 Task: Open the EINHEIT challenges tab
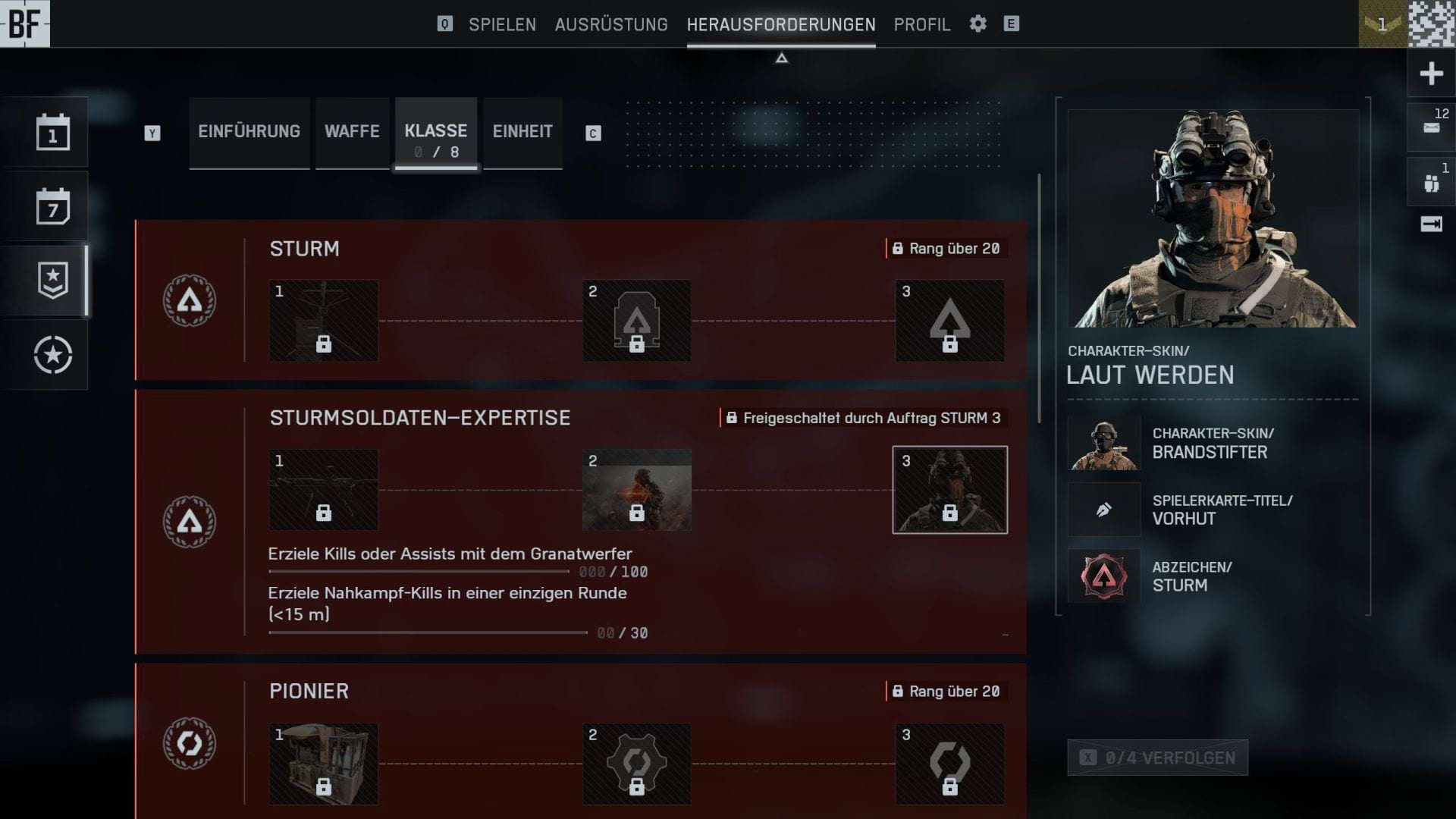point(522,132)
